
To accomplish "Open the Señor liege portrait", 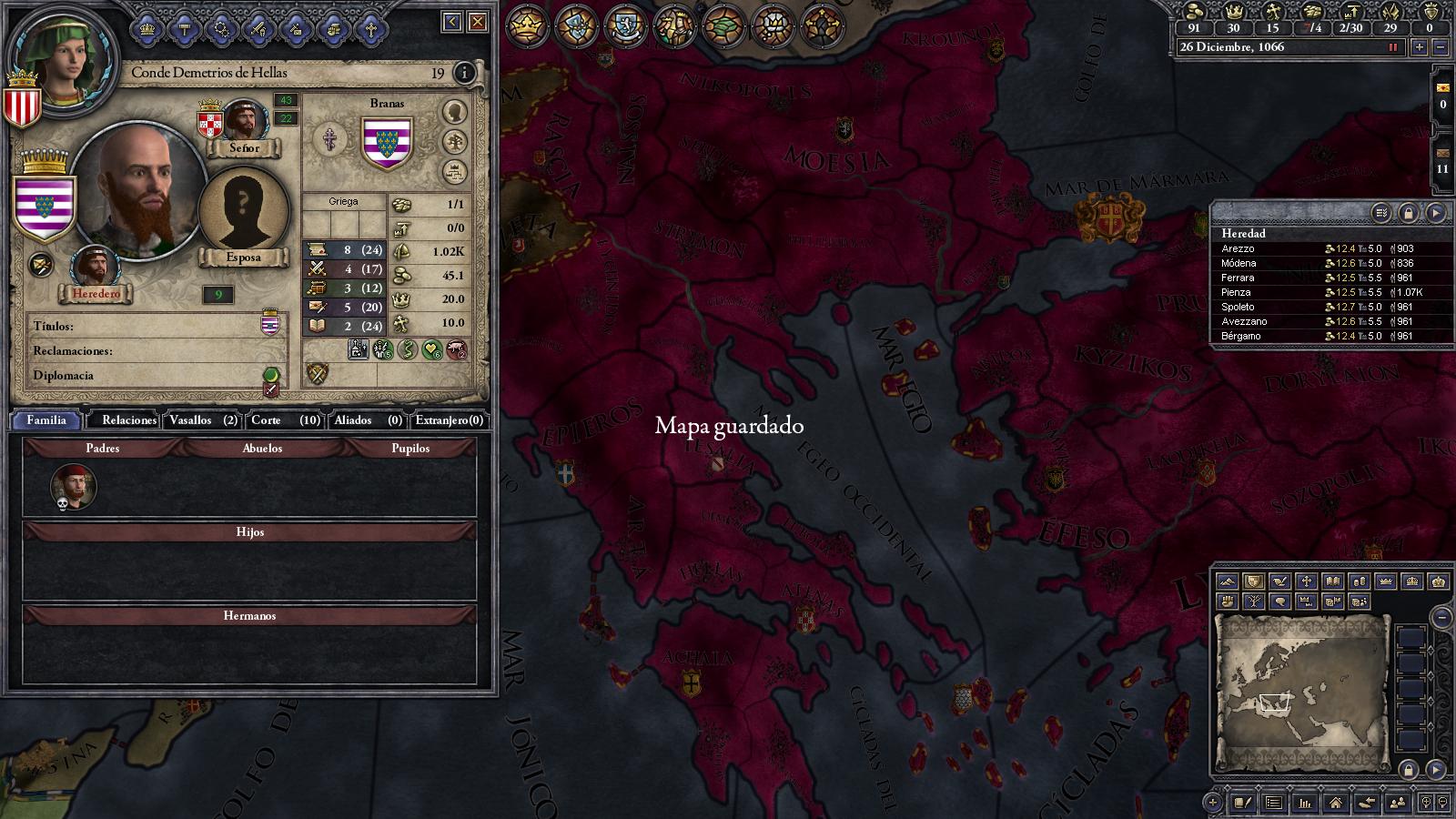I will [243, 121].
